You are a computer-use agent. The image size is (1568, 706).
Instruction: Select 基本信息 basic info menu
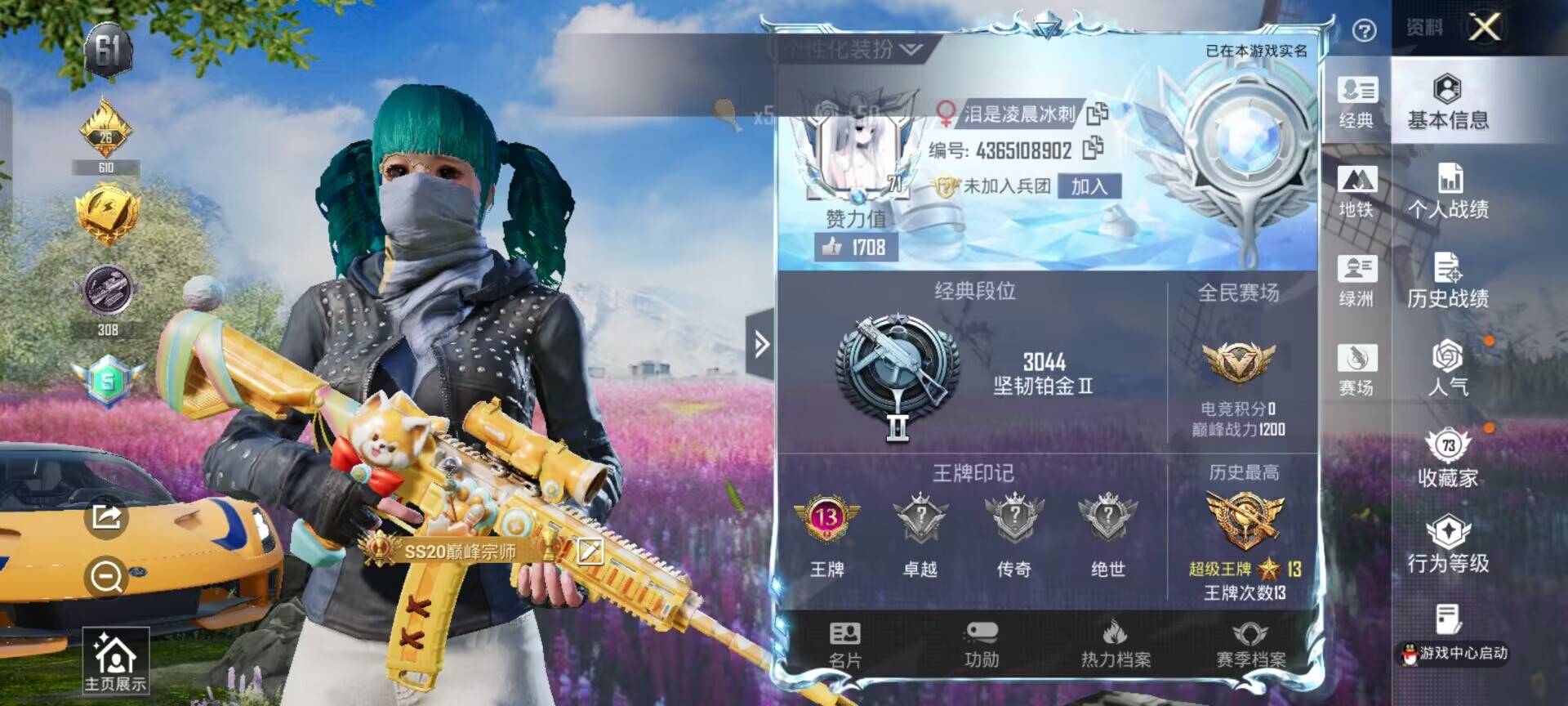click(x=1448, y=102)
